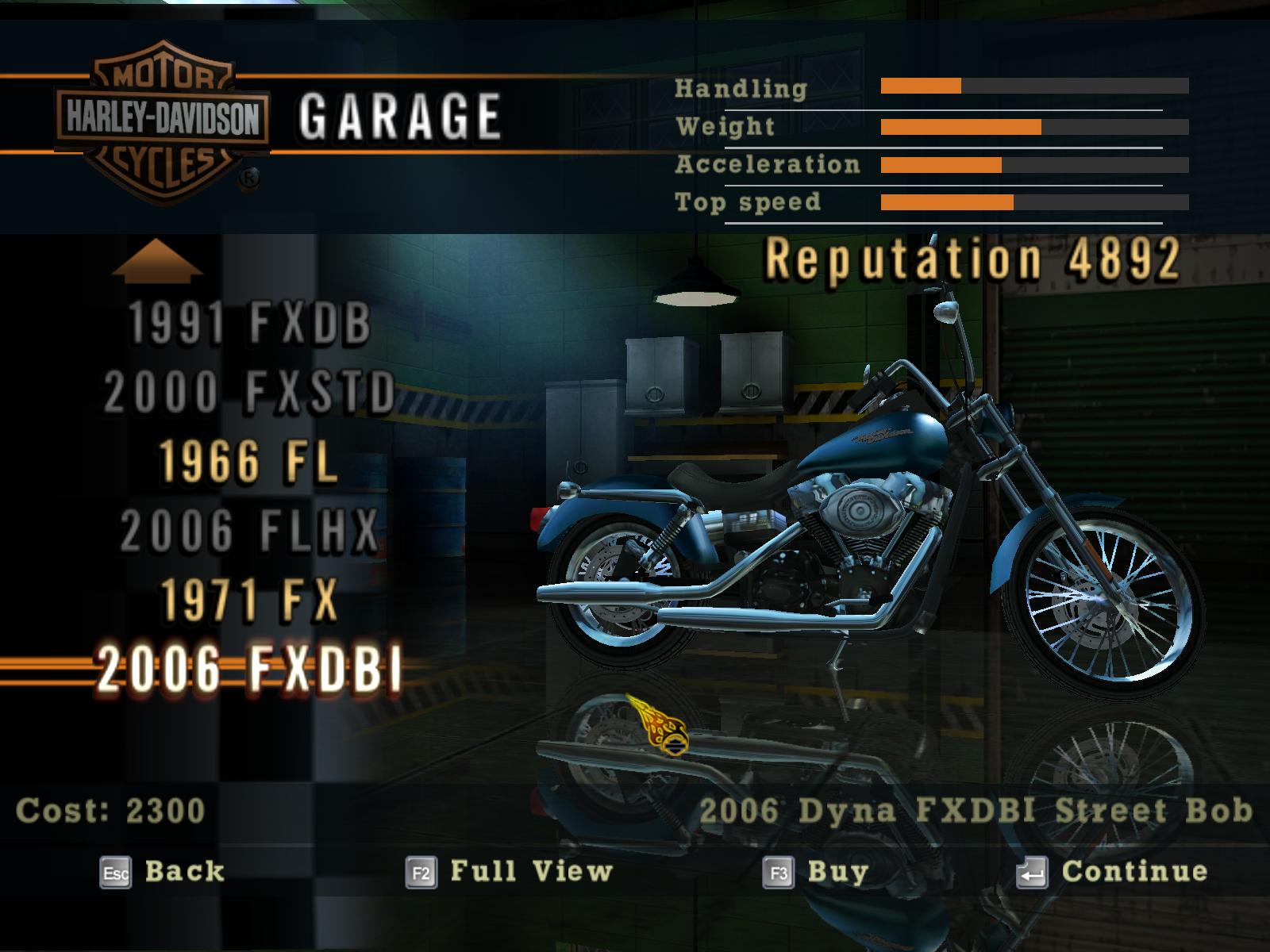
Task: Pick the 1966 FL from the list
Action: point(249,461)
